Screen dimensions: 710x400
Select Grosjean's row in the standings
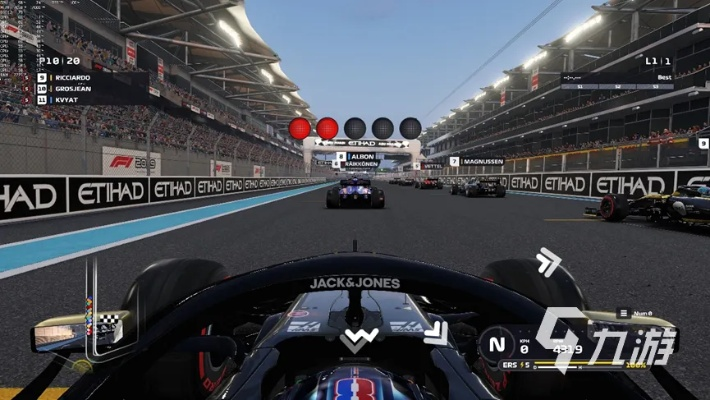click(71, 88)
